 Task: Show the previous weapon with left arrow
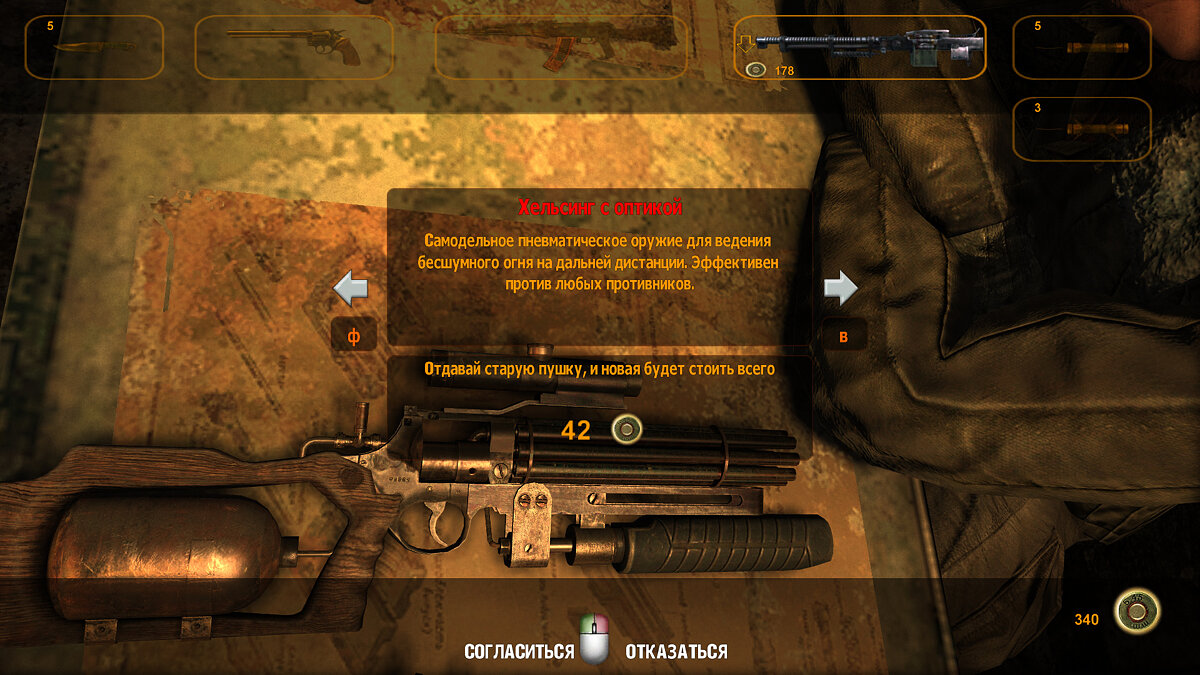(351, 289)
